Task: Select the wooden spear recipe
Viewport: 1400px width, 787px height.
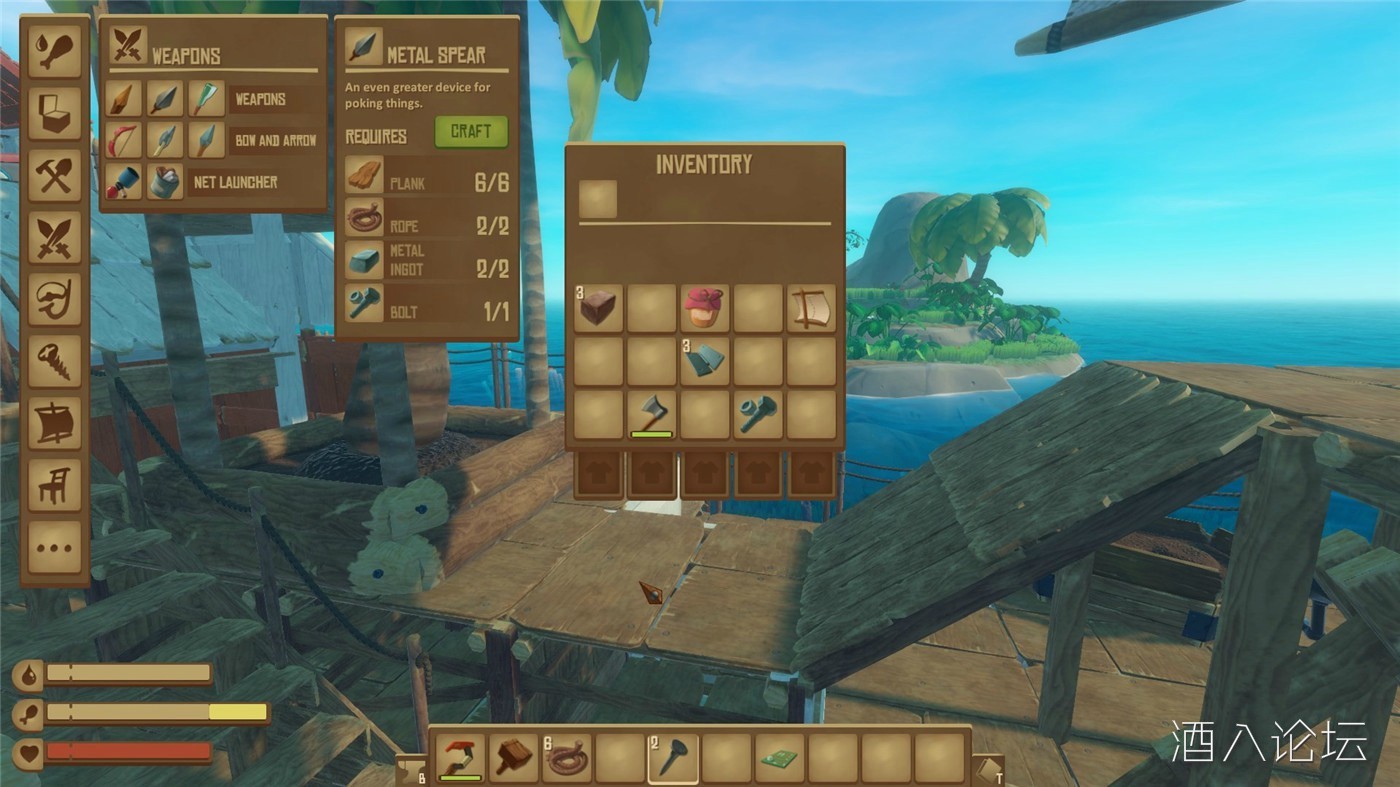Action: click(124, 99)
